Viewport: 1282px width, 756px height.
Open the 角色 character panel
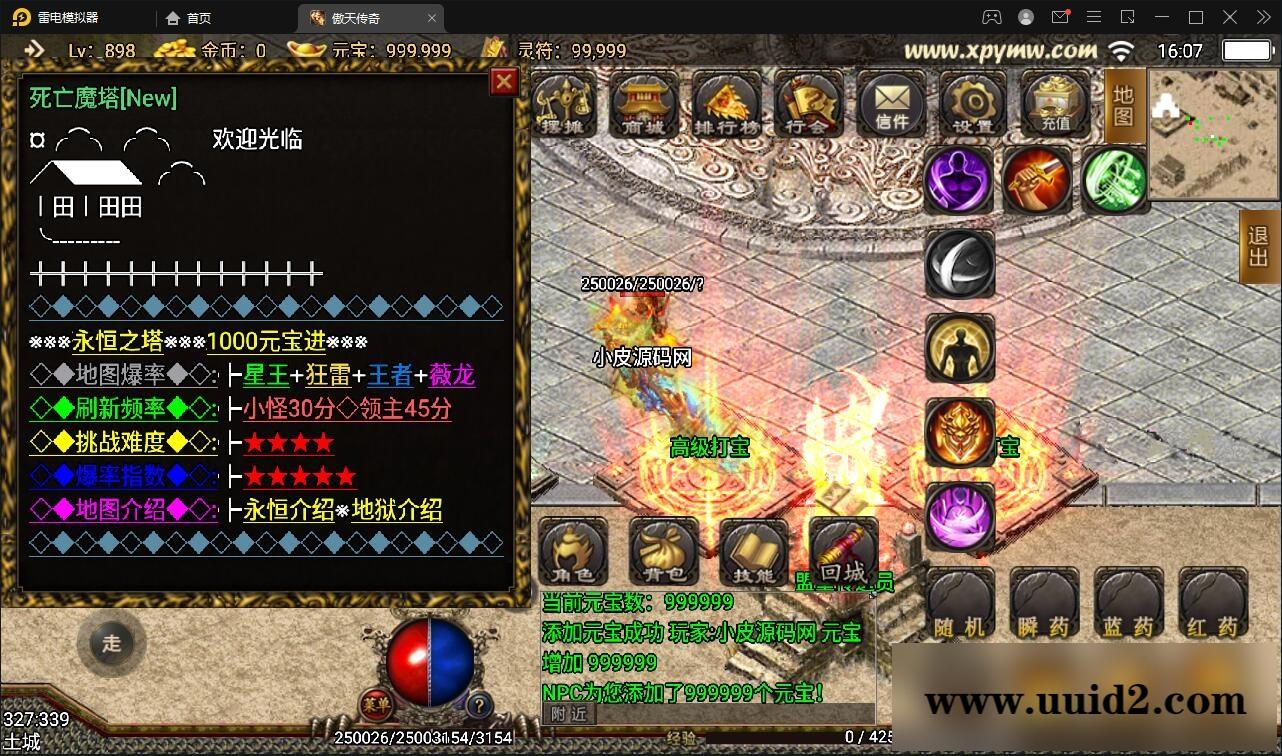(x=573, y=551)
